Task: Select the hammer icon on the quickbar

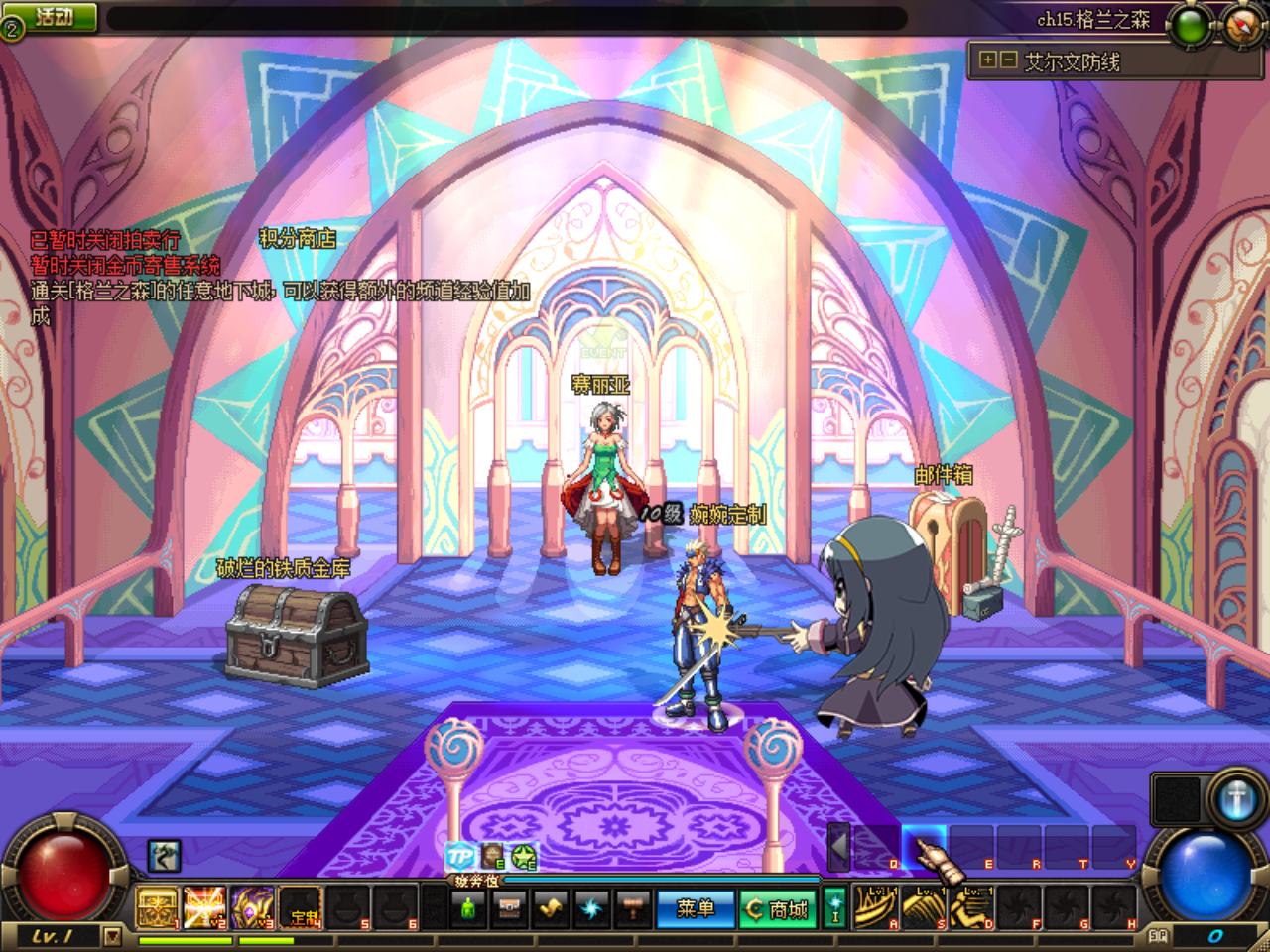Action: coord(633,907)
